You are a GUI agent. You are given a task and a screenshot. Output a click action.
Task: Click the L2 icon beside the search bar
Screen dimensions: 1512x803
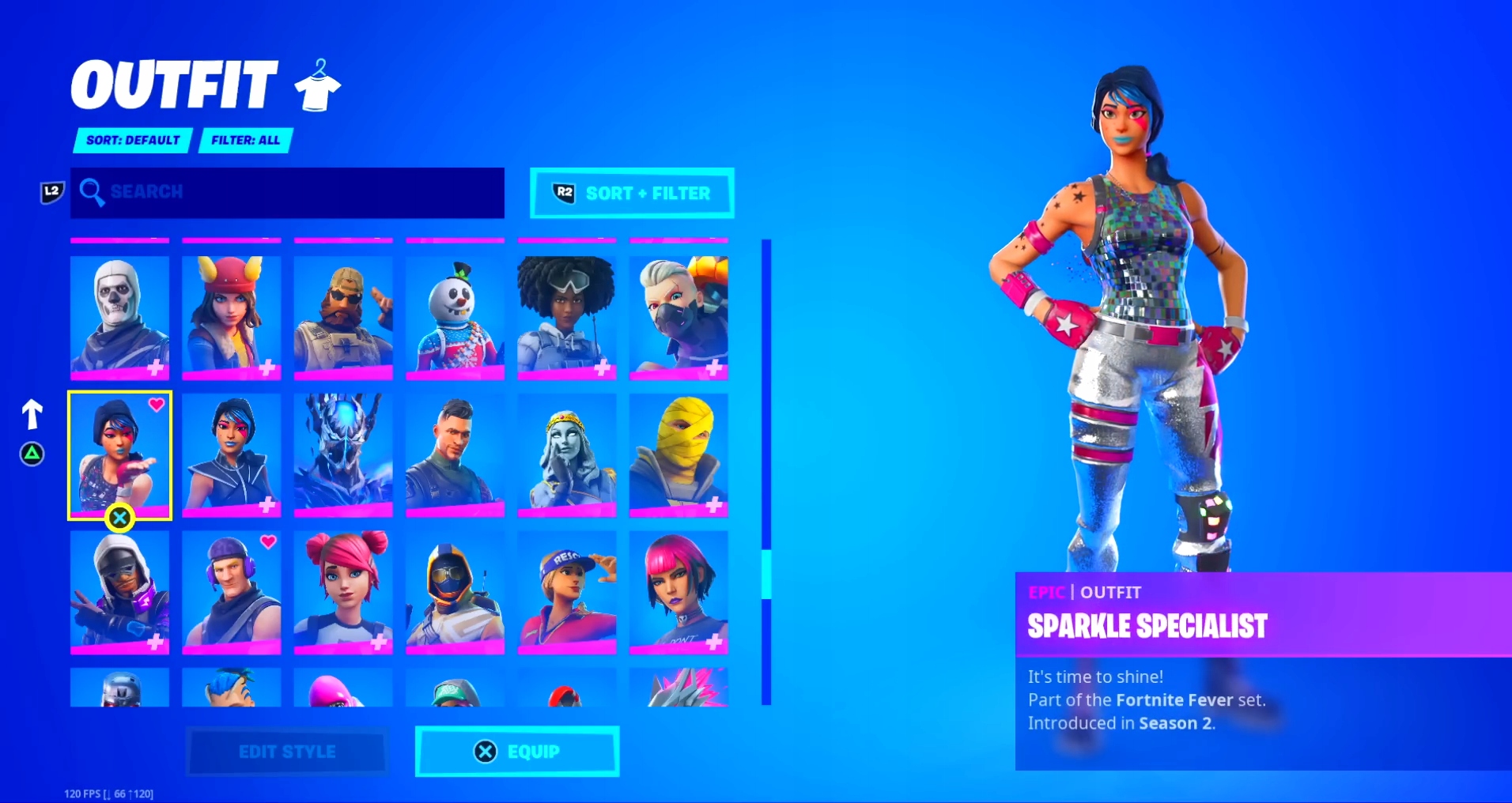pos(51,191)
